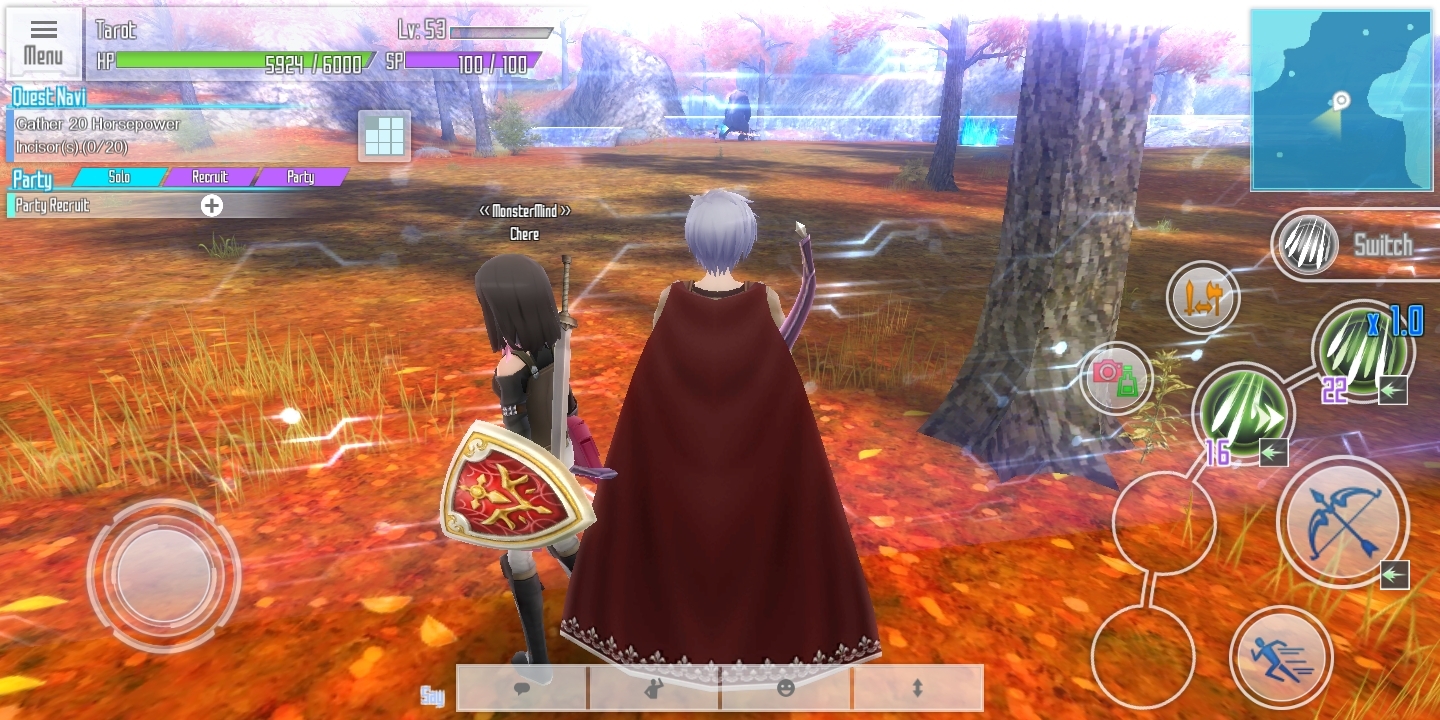Tap the plus button to recruit party members

(212, 206)
